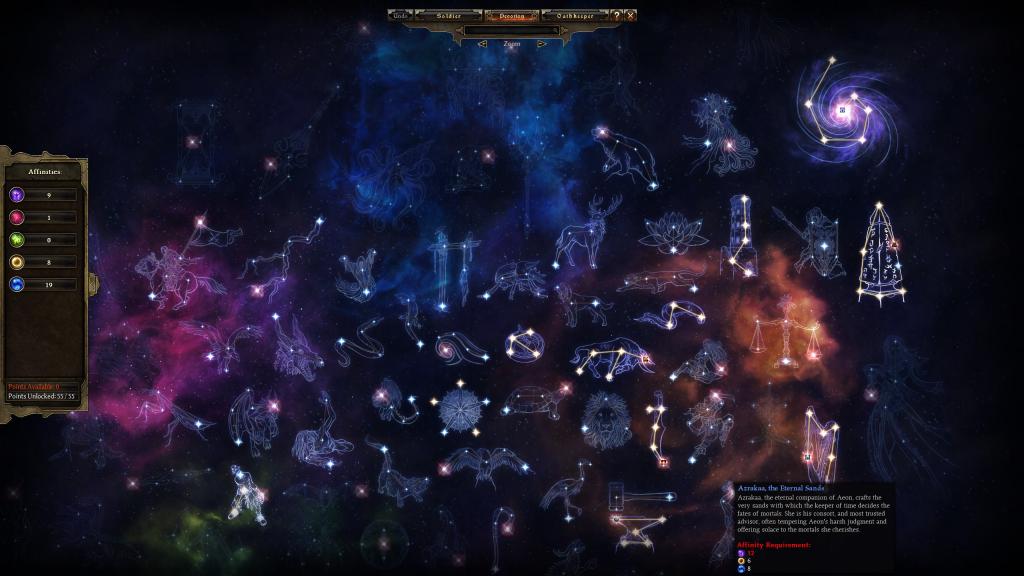Click the right Zoom arrow
This screenshot has height=576, width=1024.
pos(541,44)
